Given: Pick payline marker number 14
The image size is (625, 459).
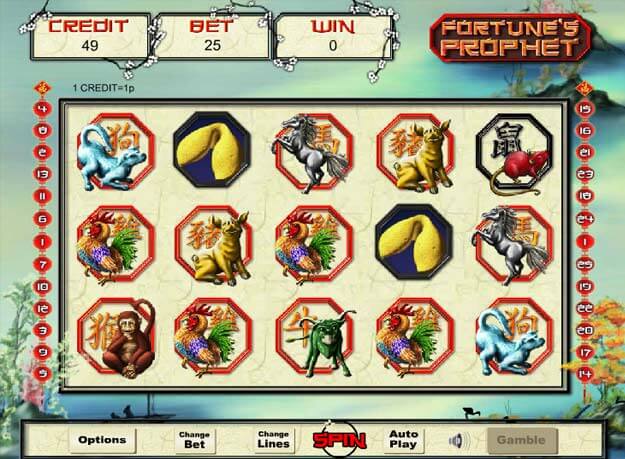Looking at the screenshot, I should coord(586,373).
